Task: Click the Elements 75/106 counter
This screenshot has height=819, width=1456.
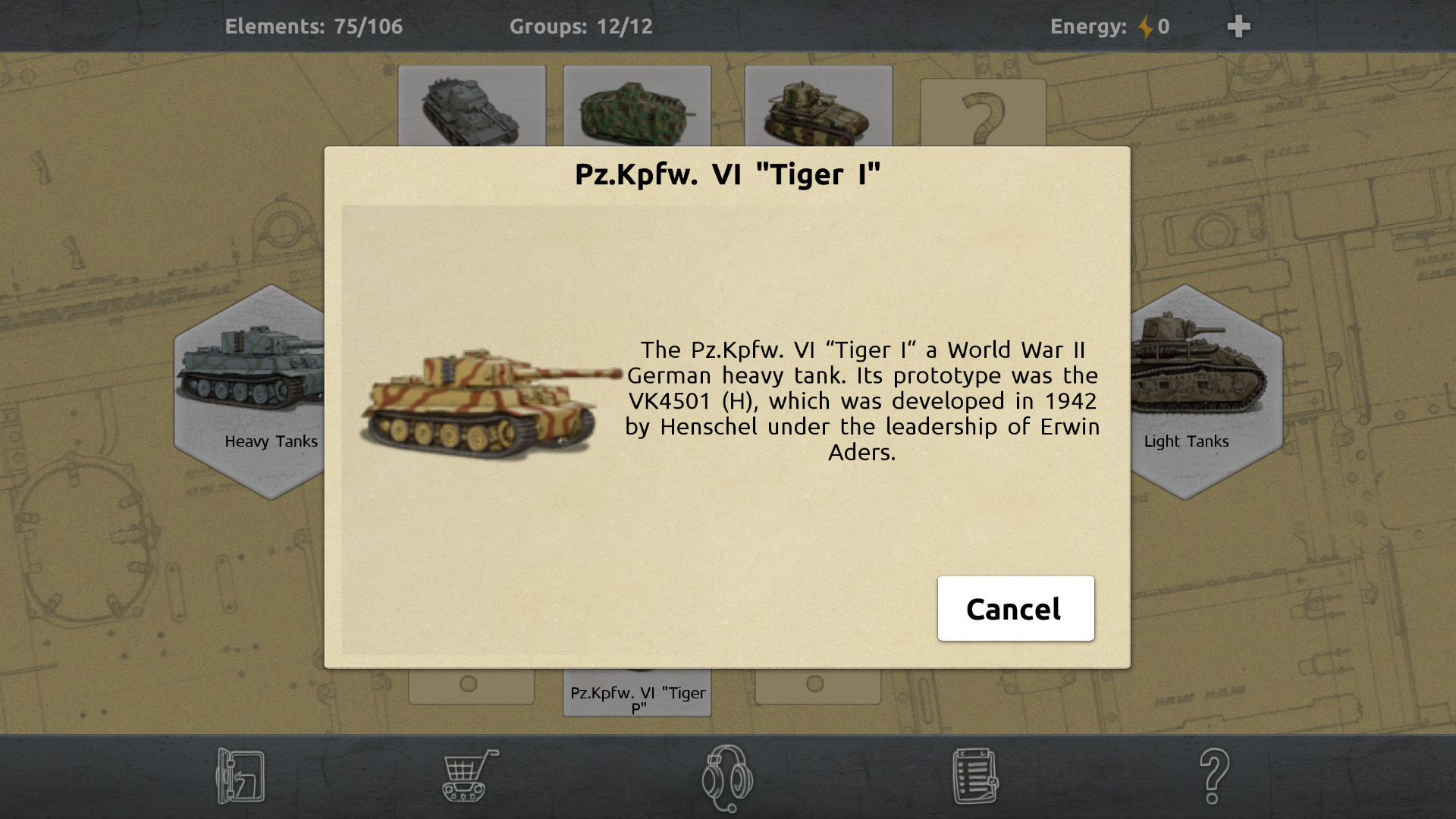Action: [x=313, y=26]
